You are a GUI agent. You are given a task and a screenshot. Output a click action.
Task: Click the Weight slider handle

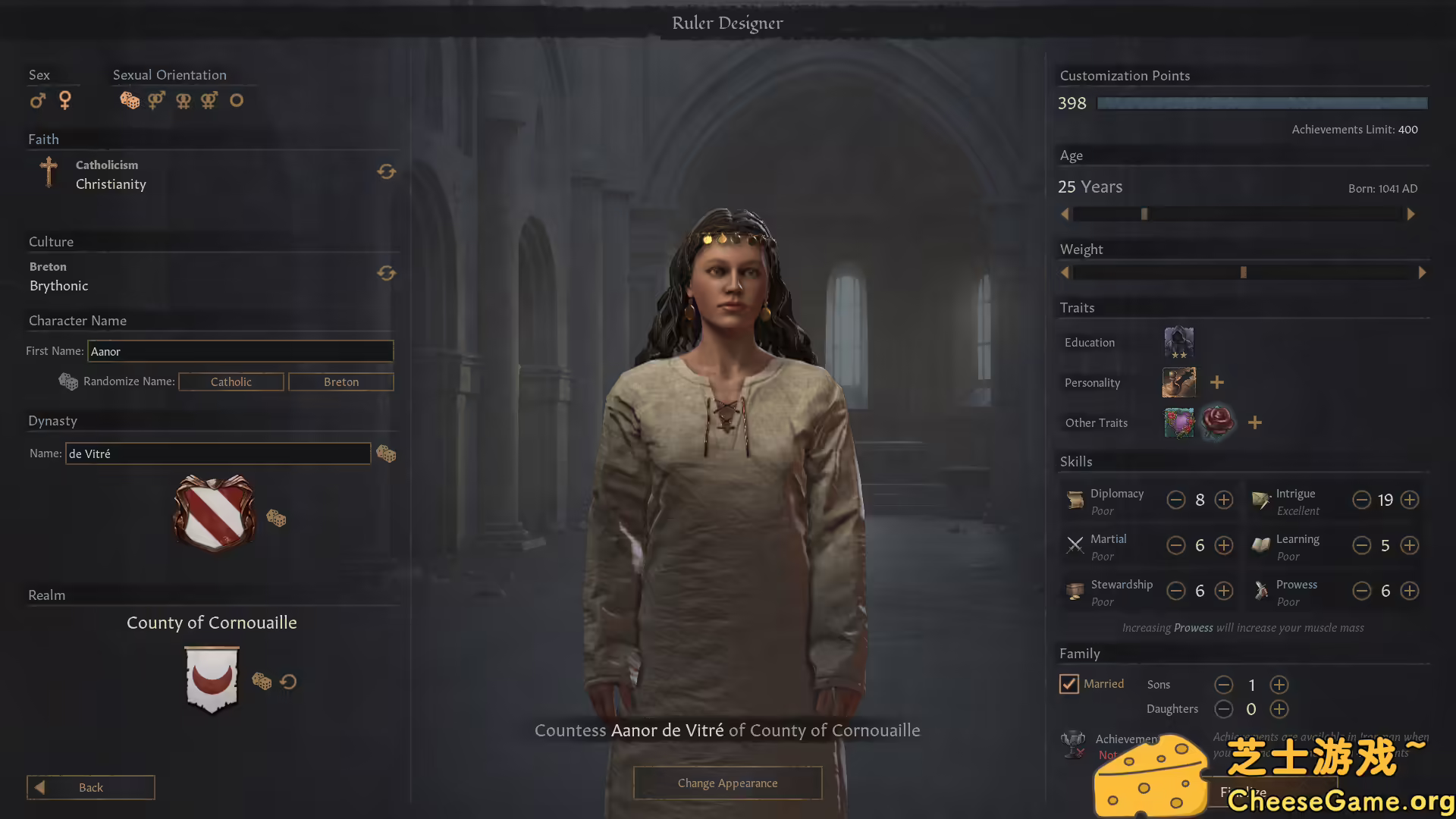tap(1242, 271)
